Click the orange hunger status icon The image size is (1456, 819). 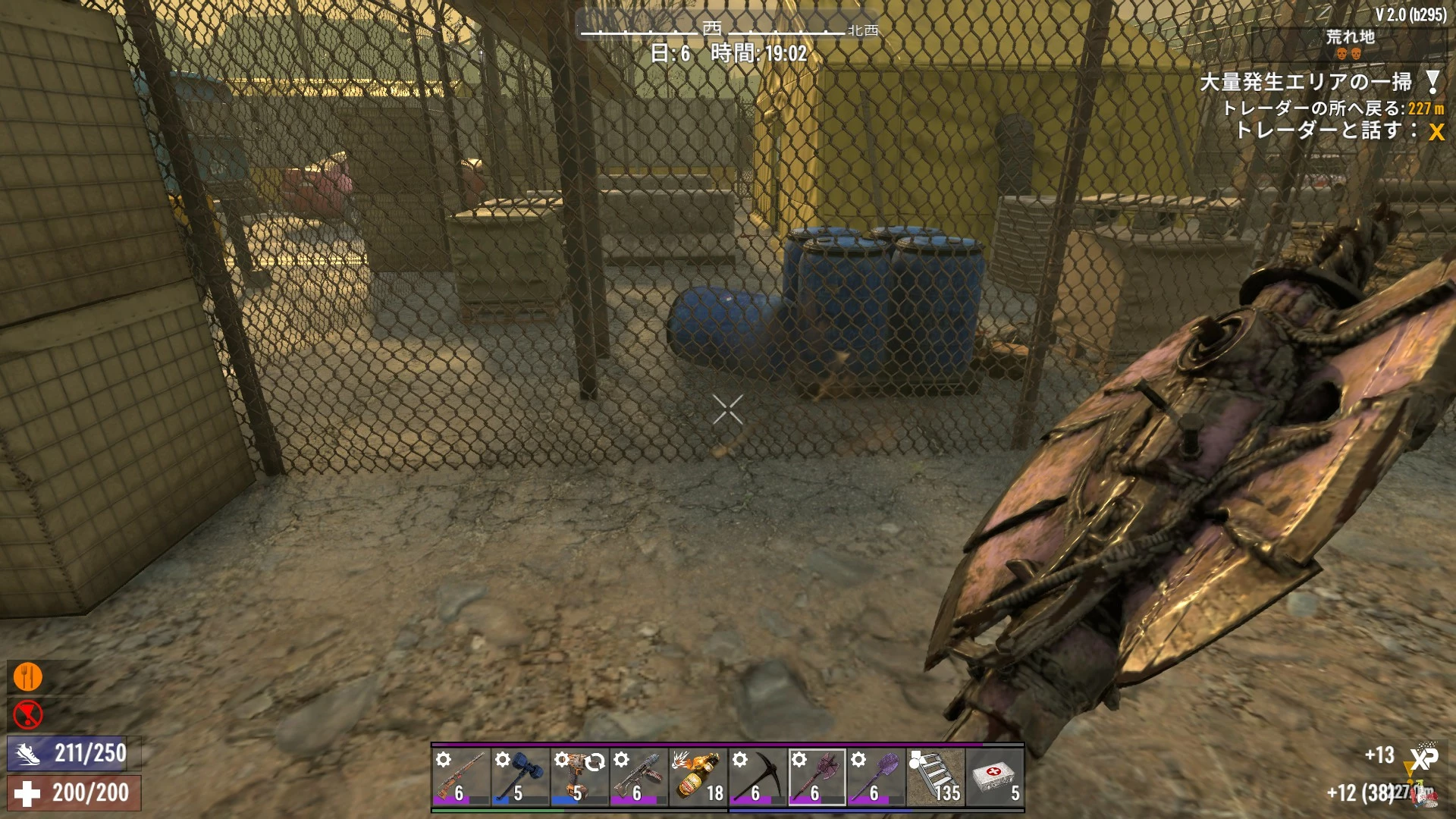(x=28, y=677)
